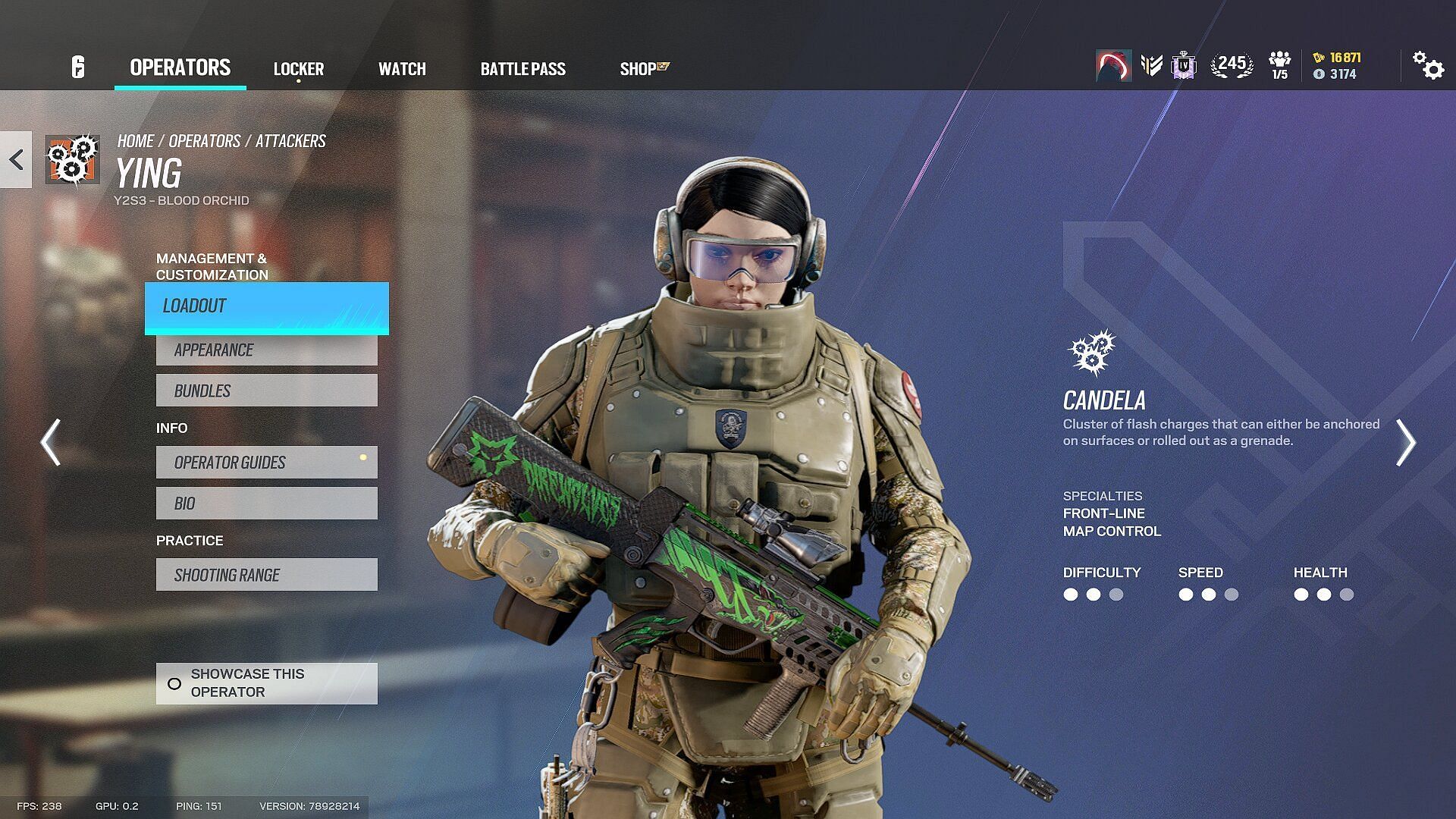Go to the Watch tab
1456x819 pixels.
(402, 69)
